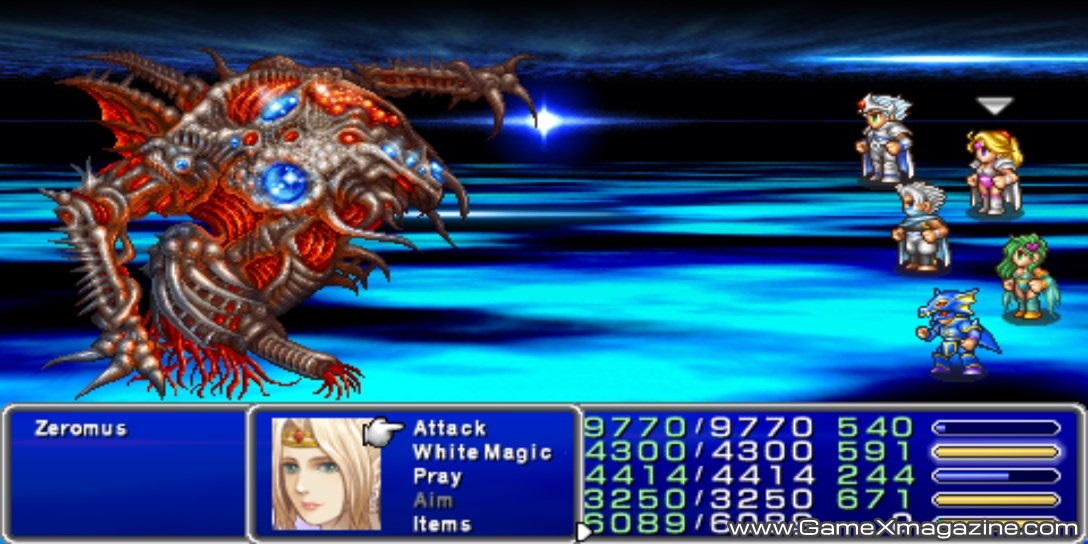Click Rosa's character portrait
This screenshot has height=544, width=1088.
[x=322, y=473]
